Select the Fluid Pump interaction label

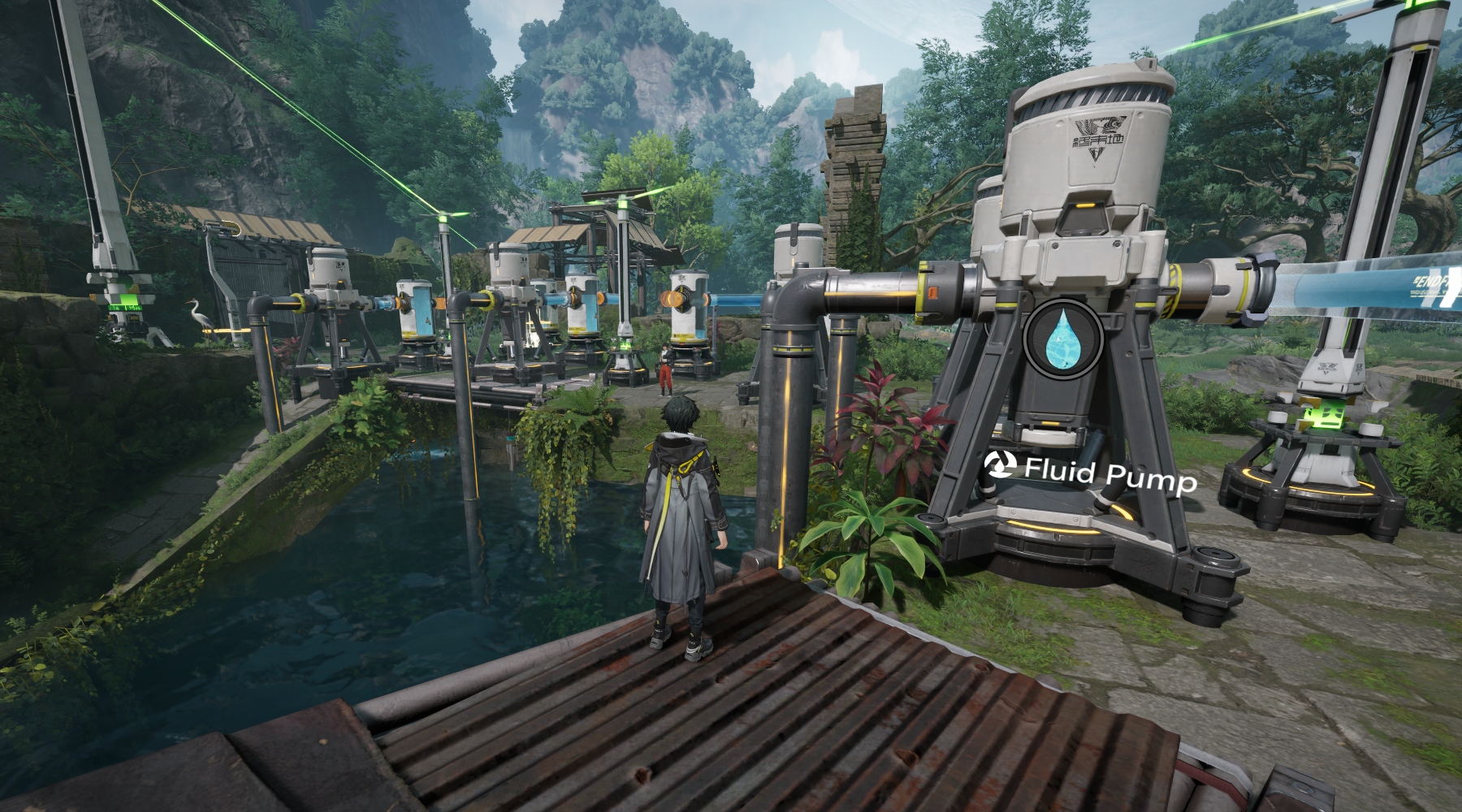[1091, 473]
